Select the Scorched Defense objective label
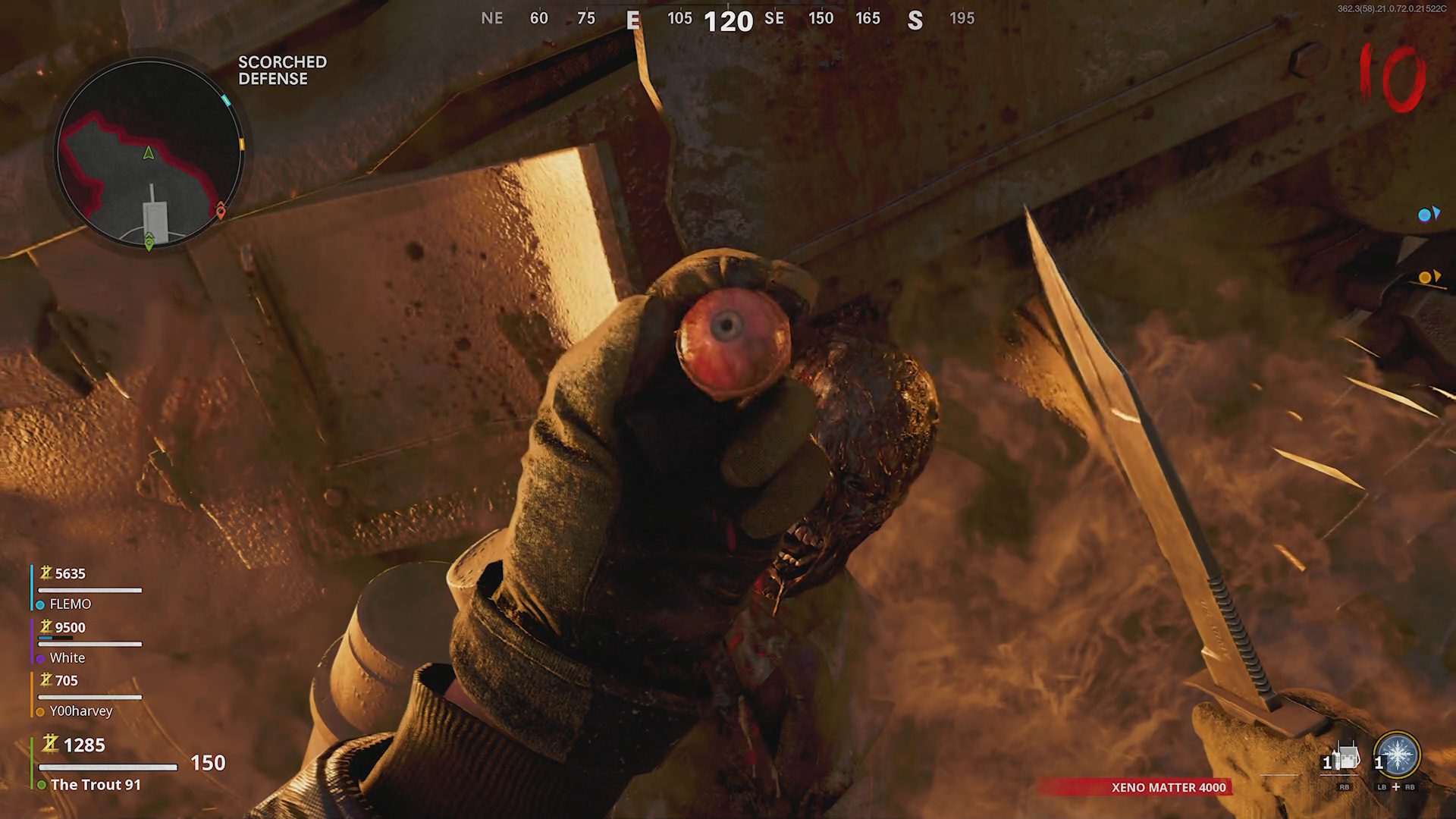Screen dimensions: 1456x819 pyautogui.click(x=282, y=71)
